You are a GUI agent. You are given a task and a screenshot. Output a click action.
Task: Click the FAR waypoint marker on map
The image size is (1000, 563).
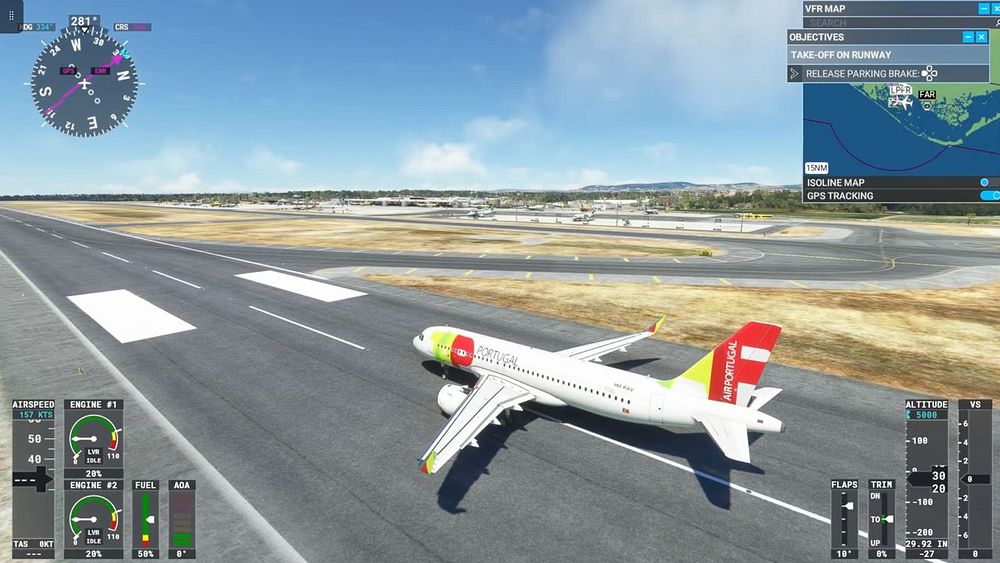(927, 96)
